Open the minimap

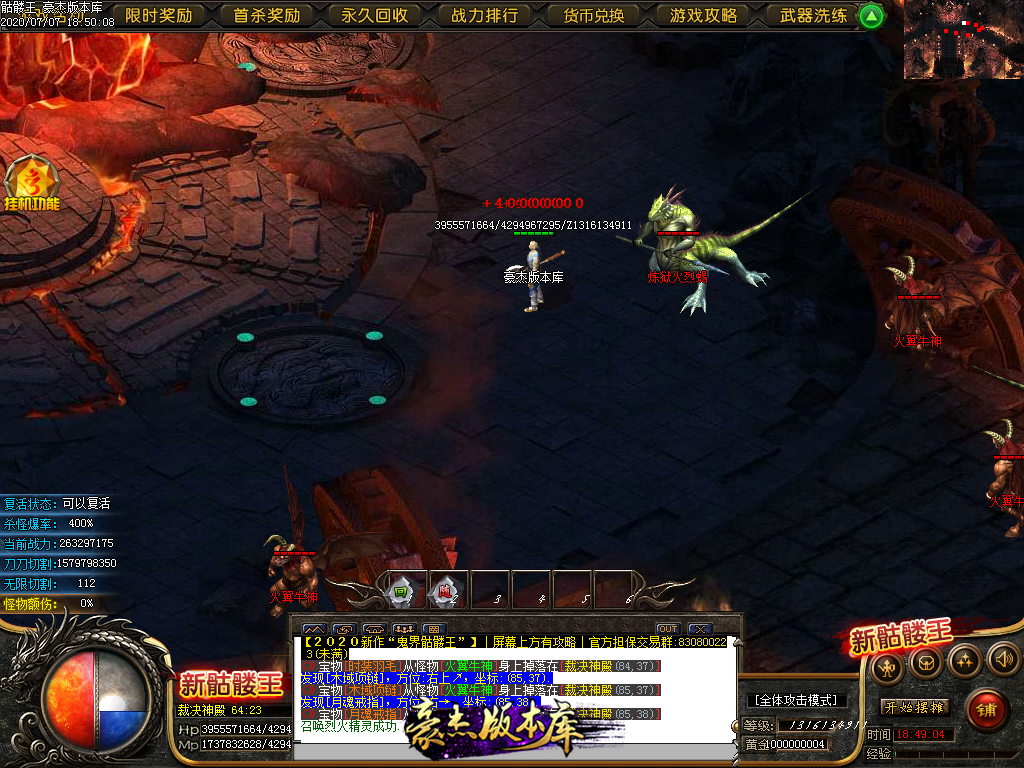[x=963, y=40]
